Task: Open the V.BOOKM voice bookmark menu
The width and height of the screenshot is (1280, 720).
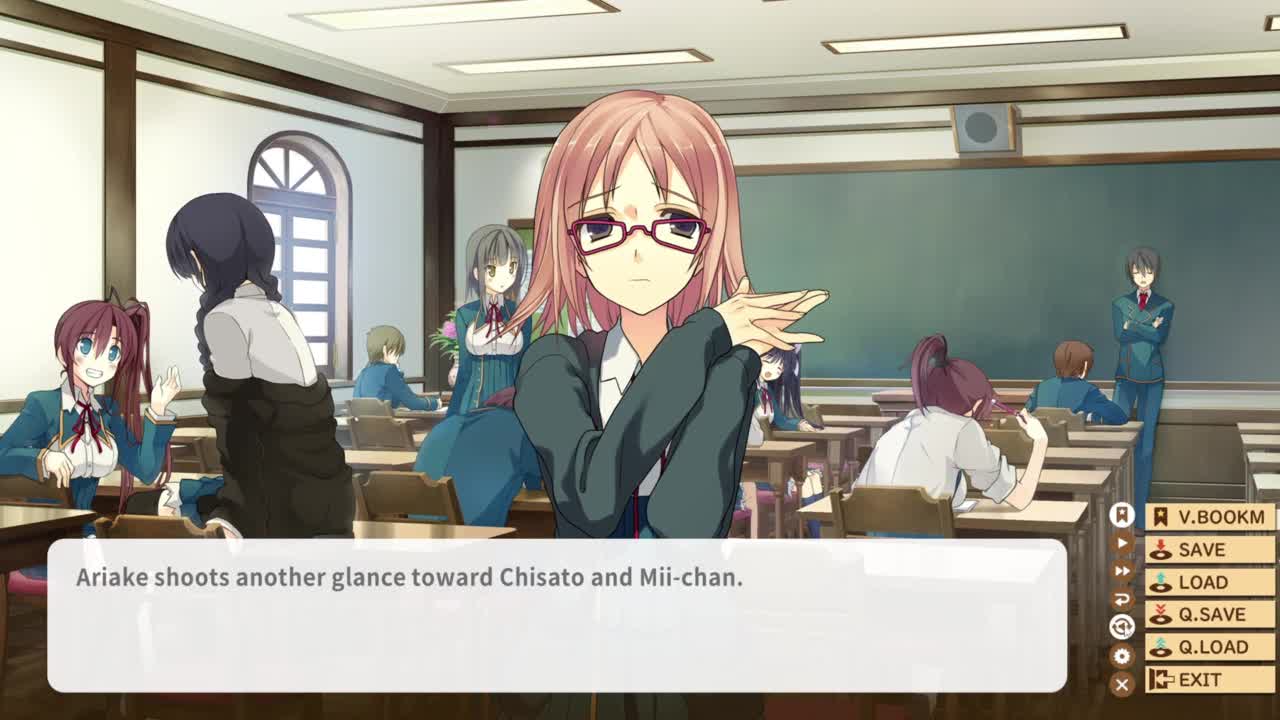Action: tap(1210, 517)
